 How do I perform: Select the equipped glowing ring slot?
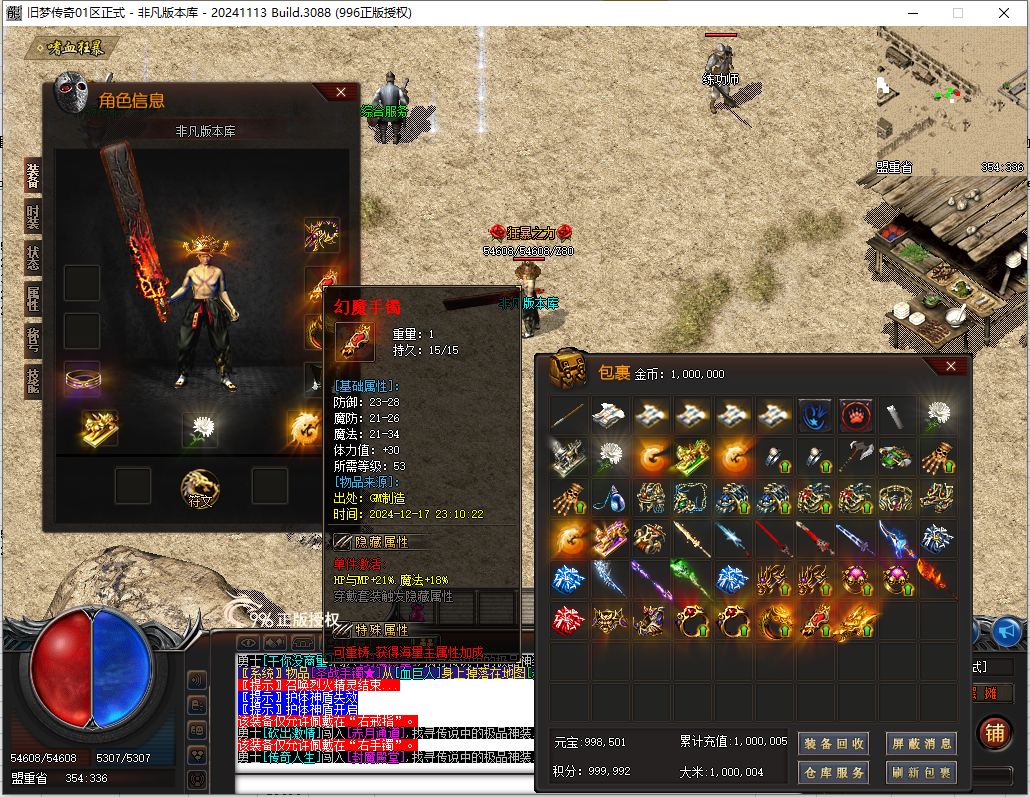tap(82, 379)
